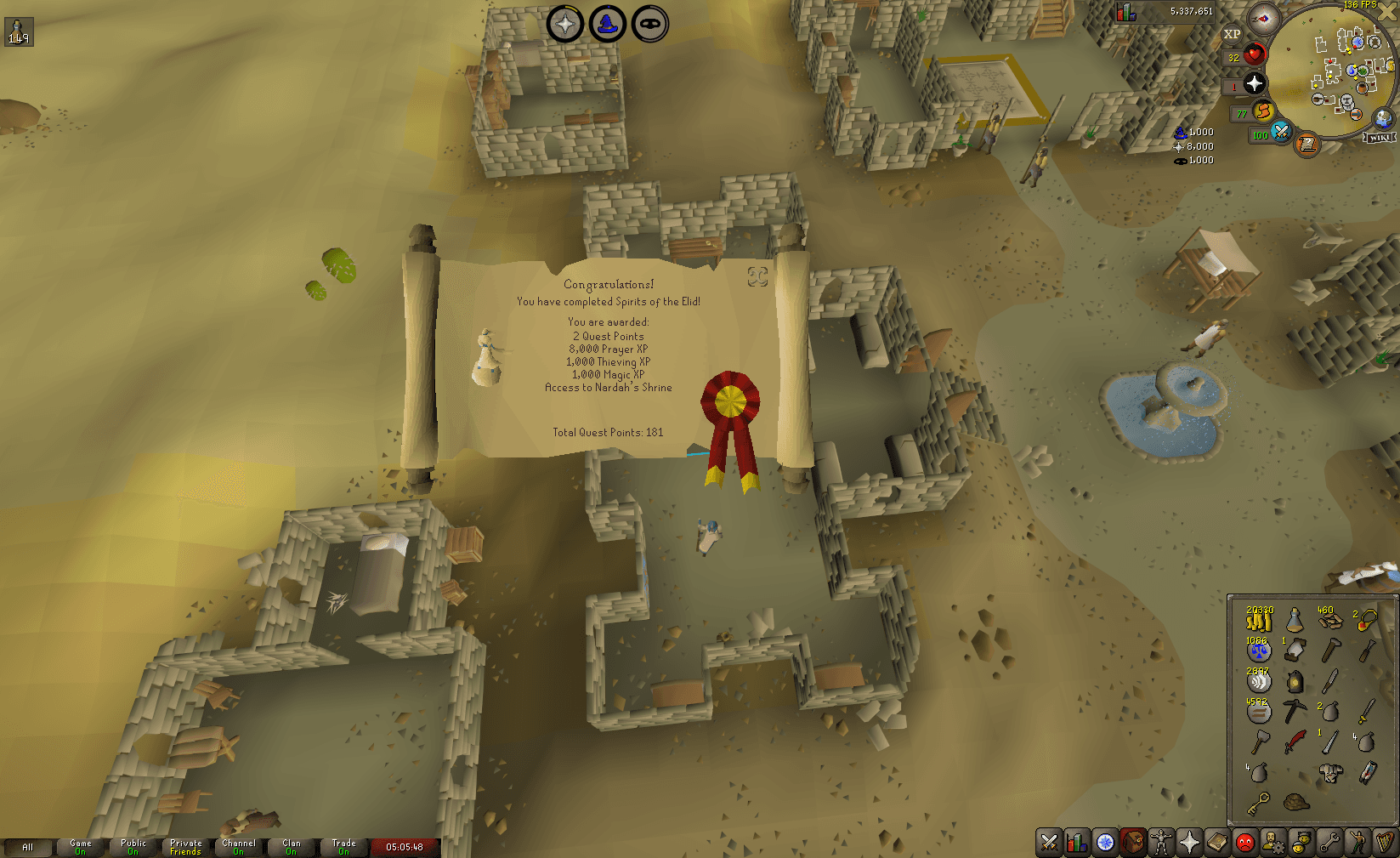Open the Inventory backpack tab
The height and width of the screenshot is (858, 1400).
(1133, 842)
